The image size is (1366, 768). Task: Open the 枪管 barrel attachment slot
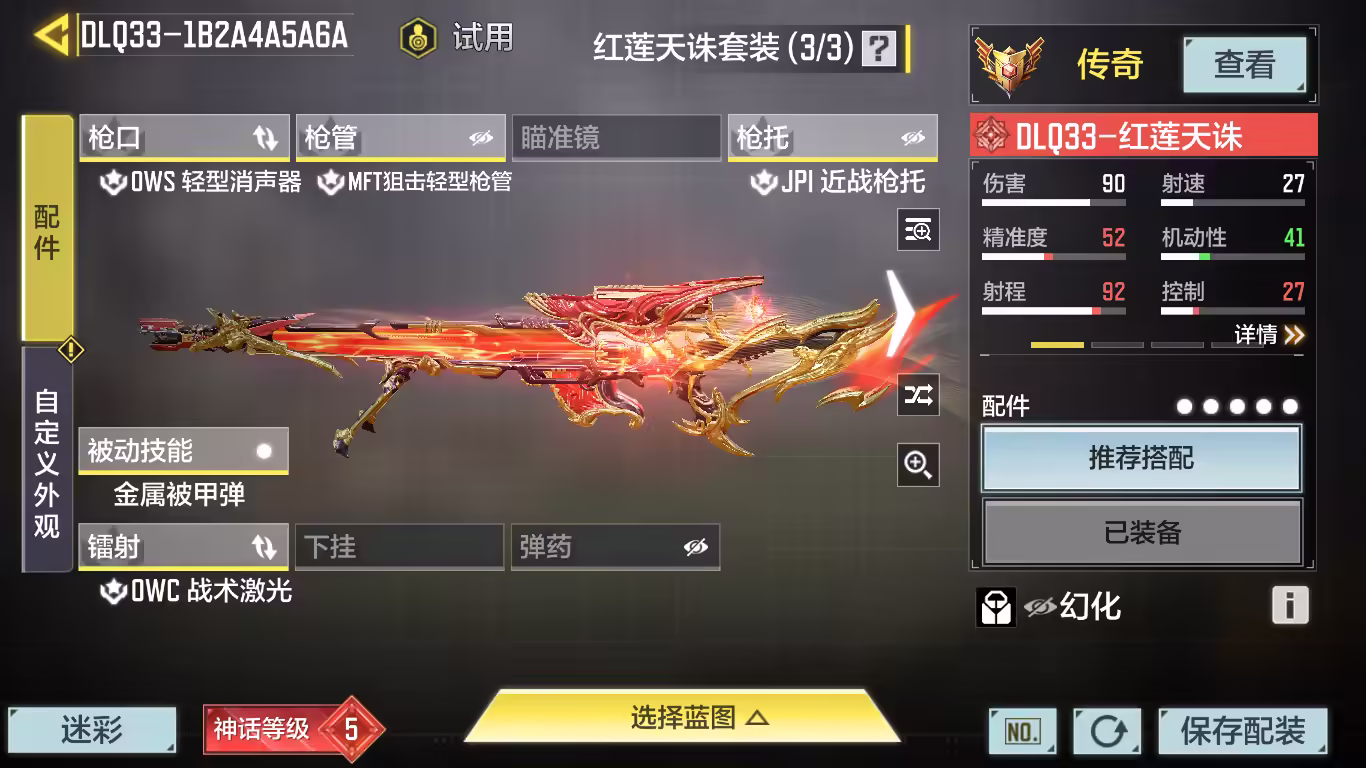coord(400,138)
